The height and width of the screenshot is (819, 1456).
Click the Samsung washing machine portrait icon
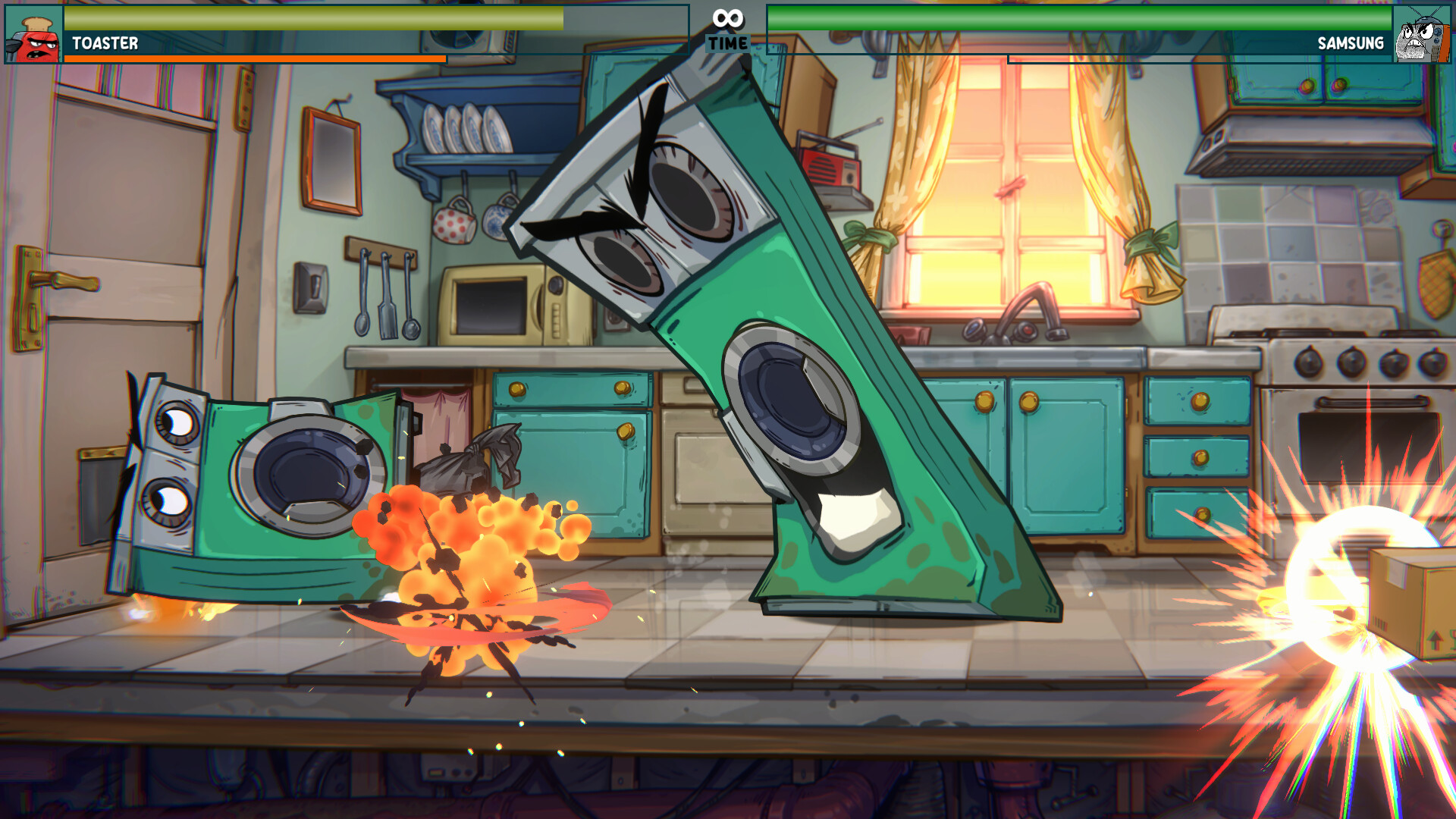(x=1423, y=33)
